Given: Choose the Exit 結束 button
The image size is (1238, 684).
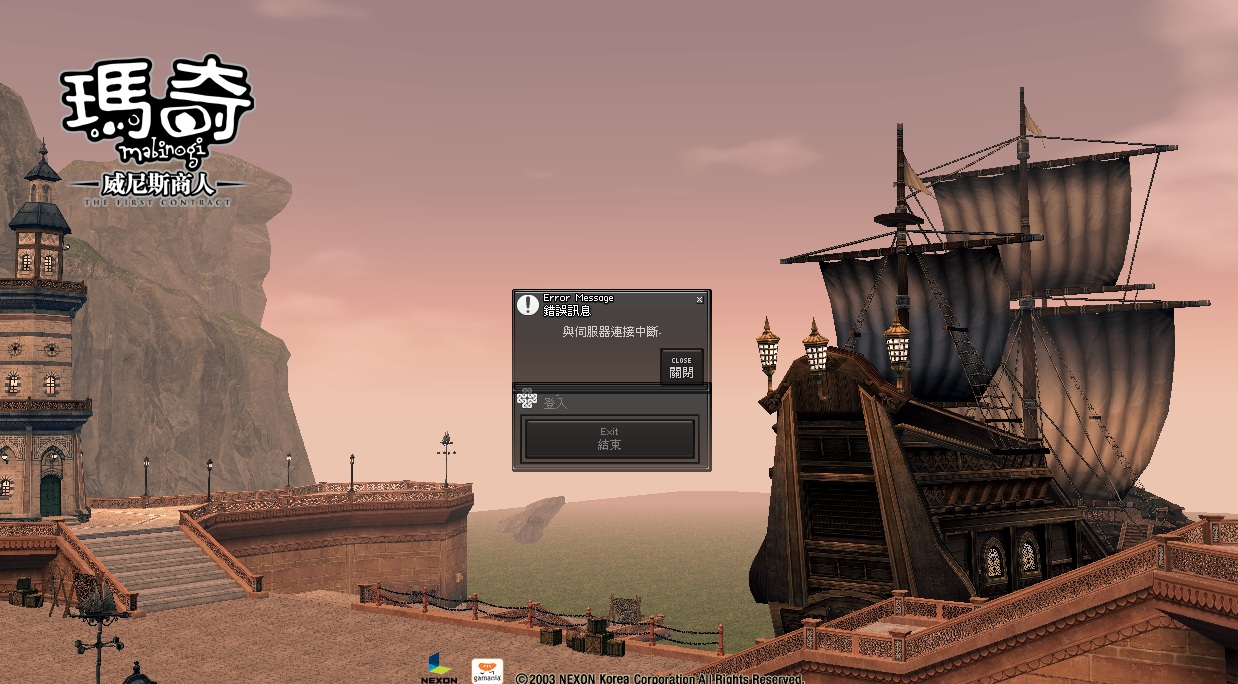Looking at the screenshot, I should (x=609, y=439).
